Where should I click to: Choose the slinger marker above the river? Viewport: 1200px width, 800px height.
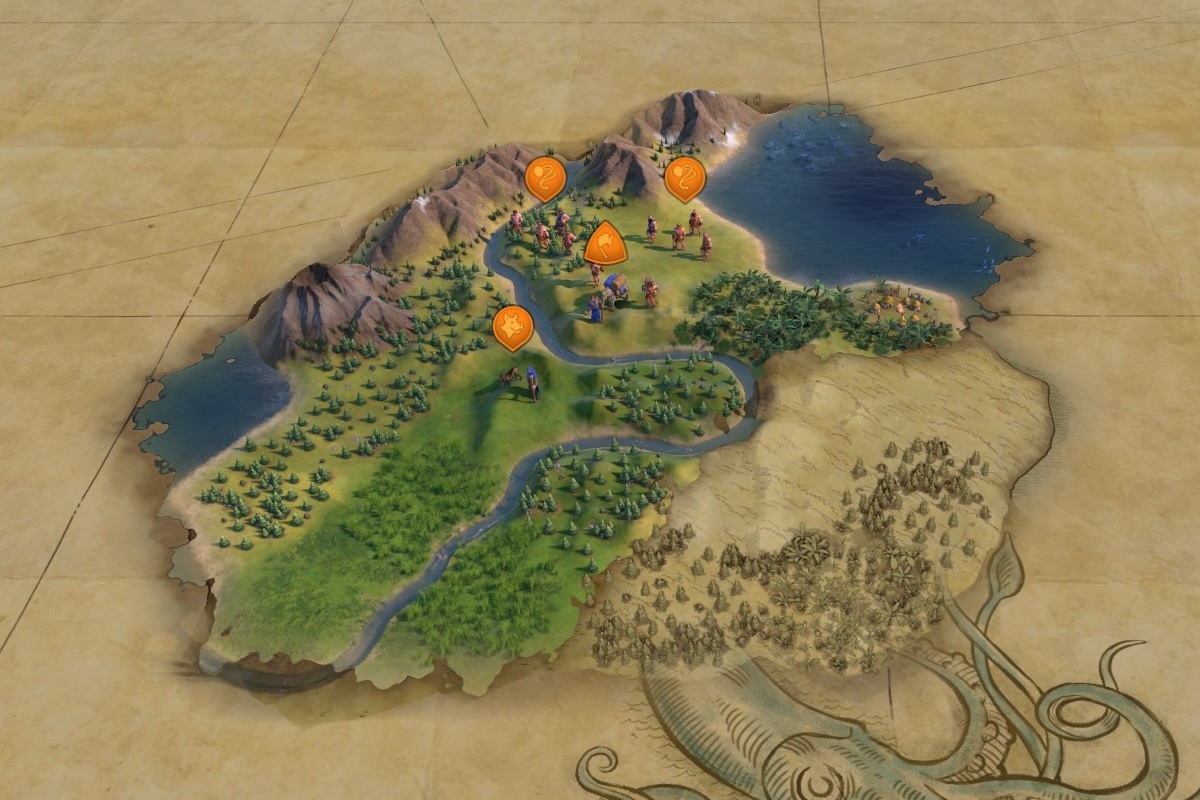545,178
